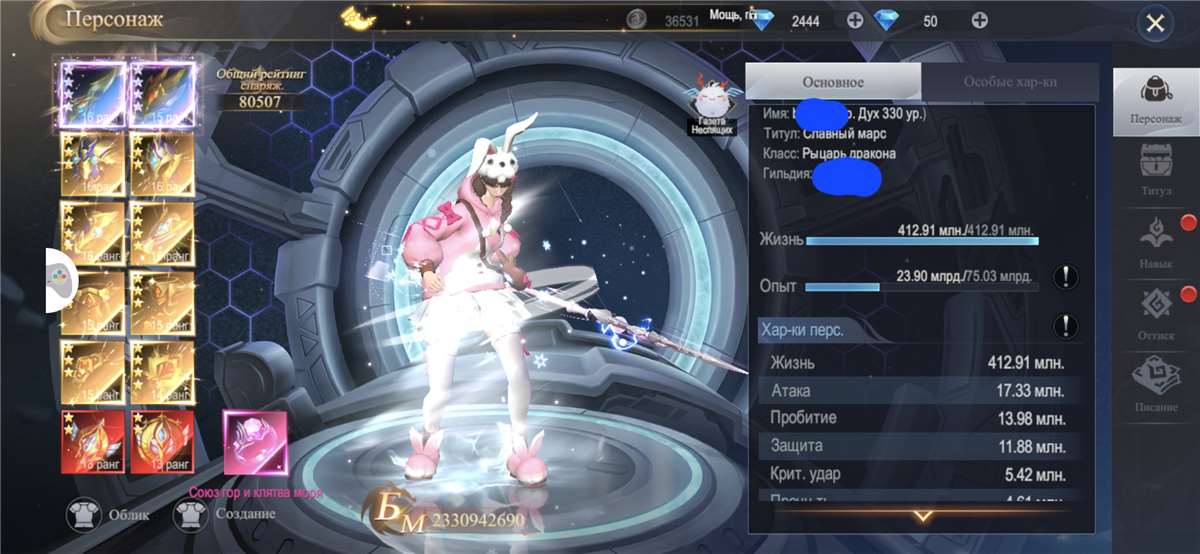Viewport: 1200px width, 554px height.
Task: Open the Облик appearance menu
Action: click(108, 516)
